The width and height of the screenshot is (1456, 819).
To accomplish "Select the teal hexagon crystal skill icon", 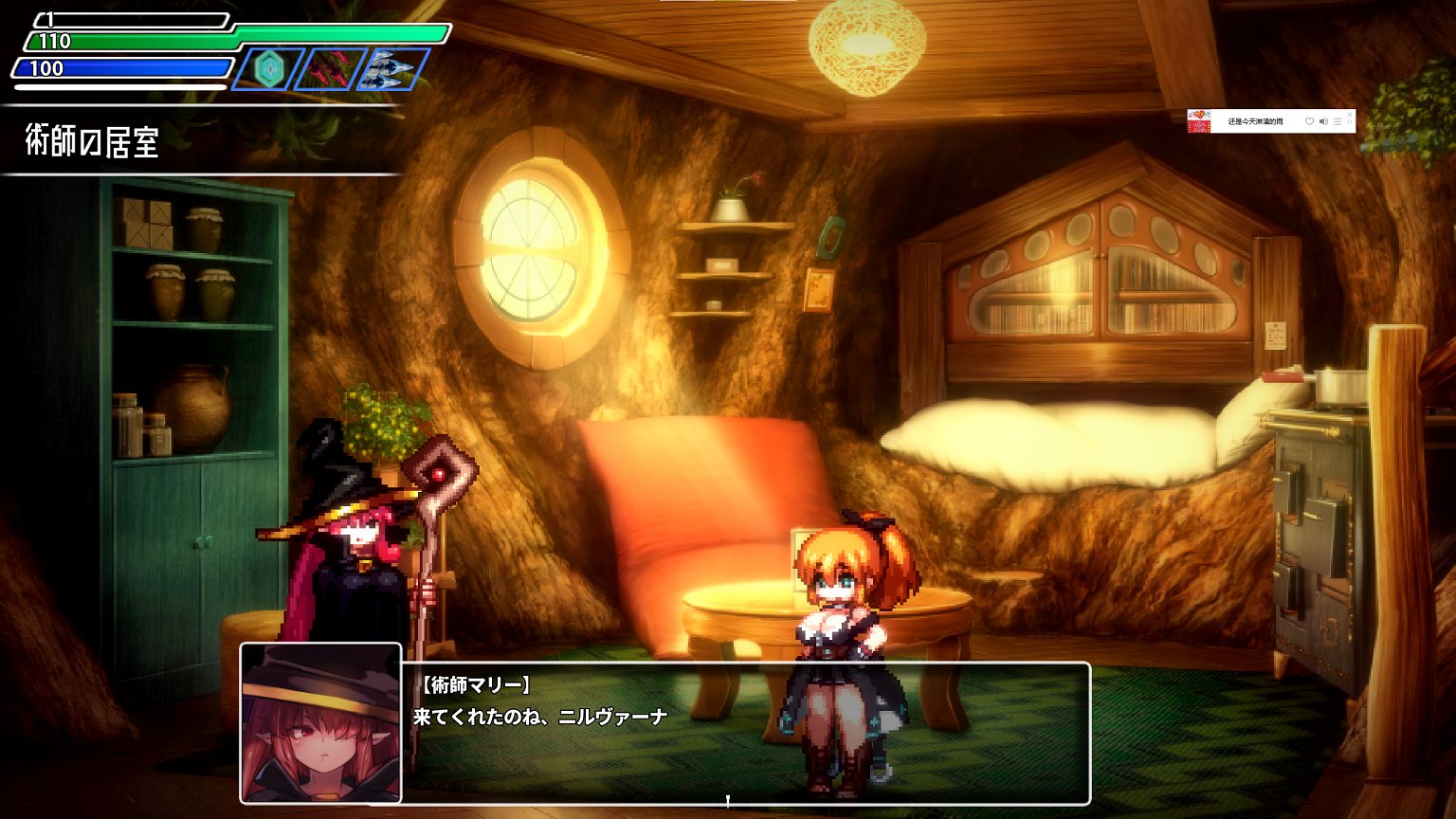I will tap(270, 68).
